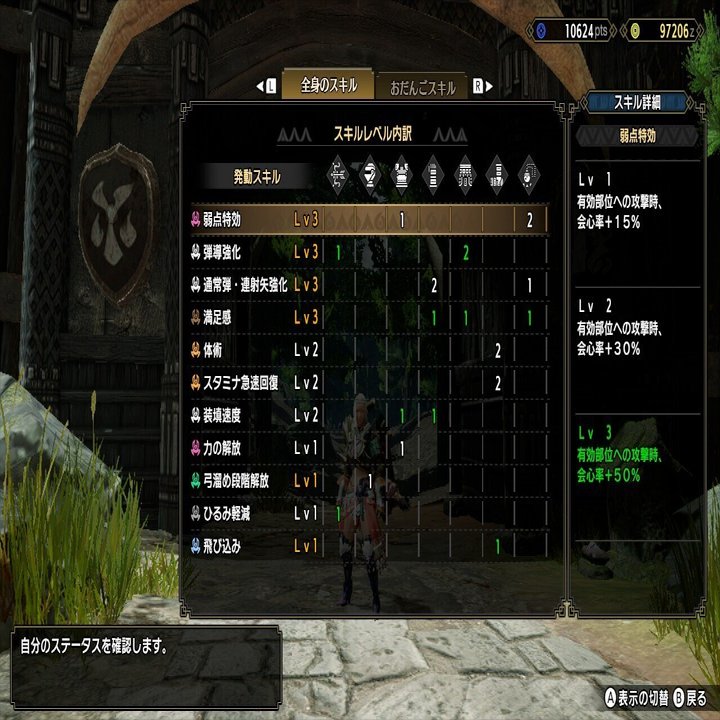This screenshot has height=720, width=720.
Task: Click the 発動スキル column header
Action: click(257, 177)
